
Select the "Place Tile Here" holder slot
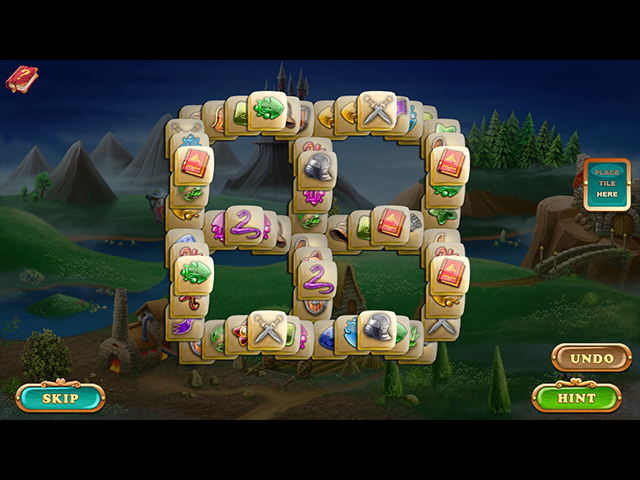click(x=607, y=184)
